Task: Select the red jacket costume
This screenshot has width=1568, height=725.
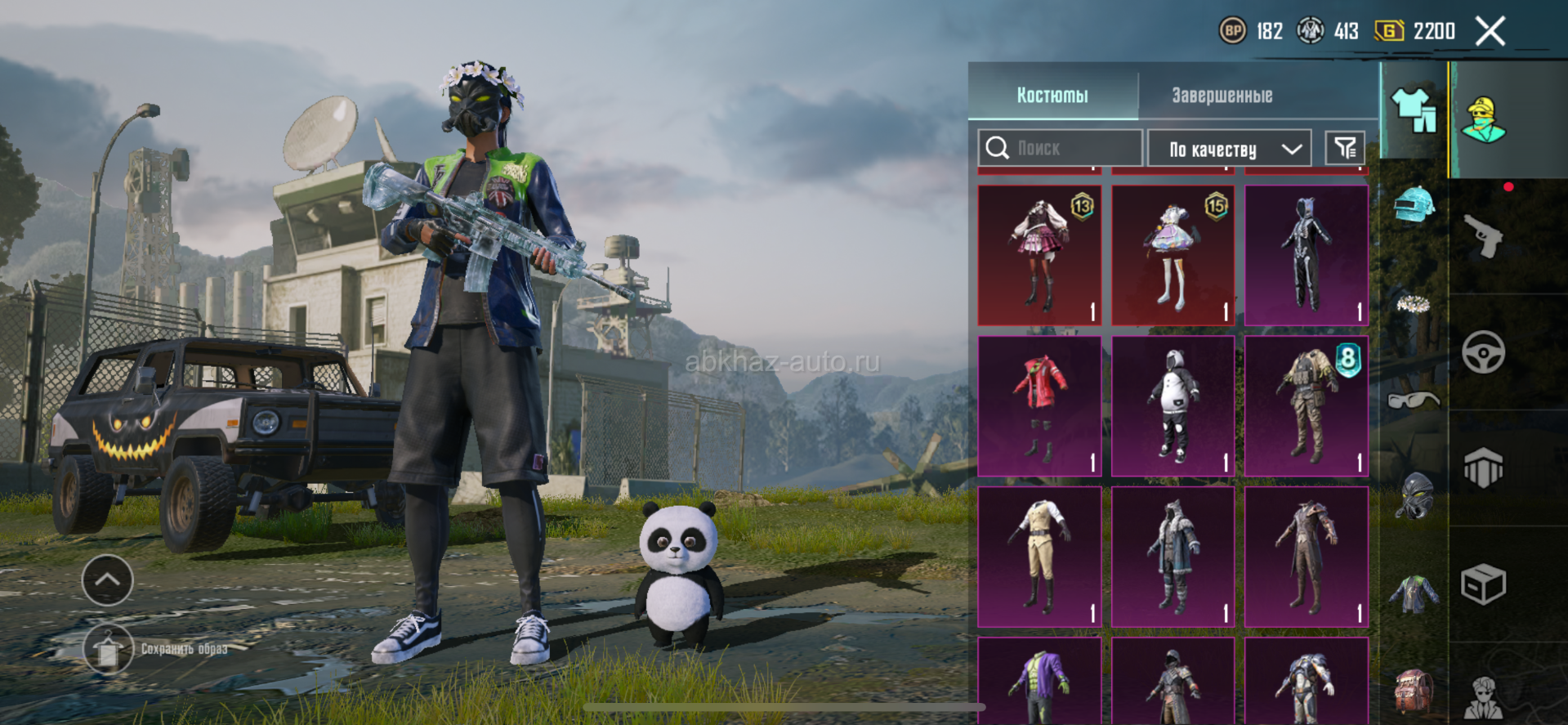Action: click(1039, 406)
